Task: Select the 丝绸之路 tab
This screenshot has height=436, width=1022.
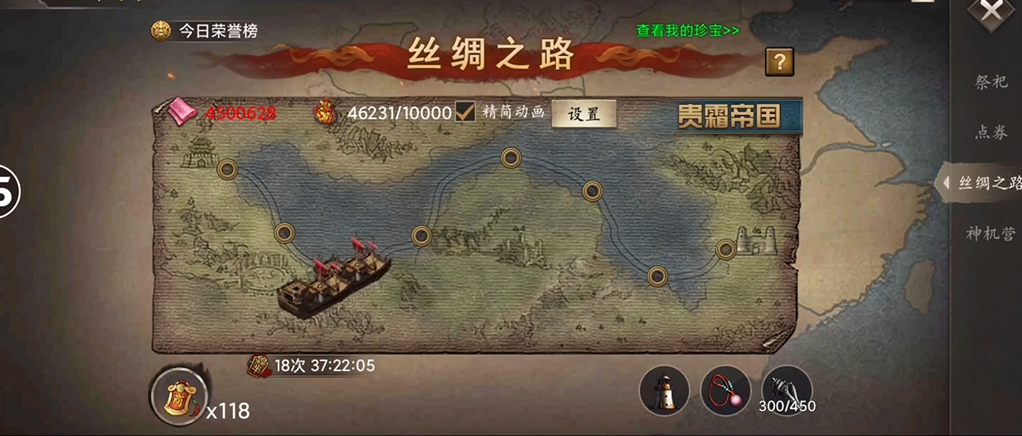Action: pyautogui.click(x=988, y=182)
